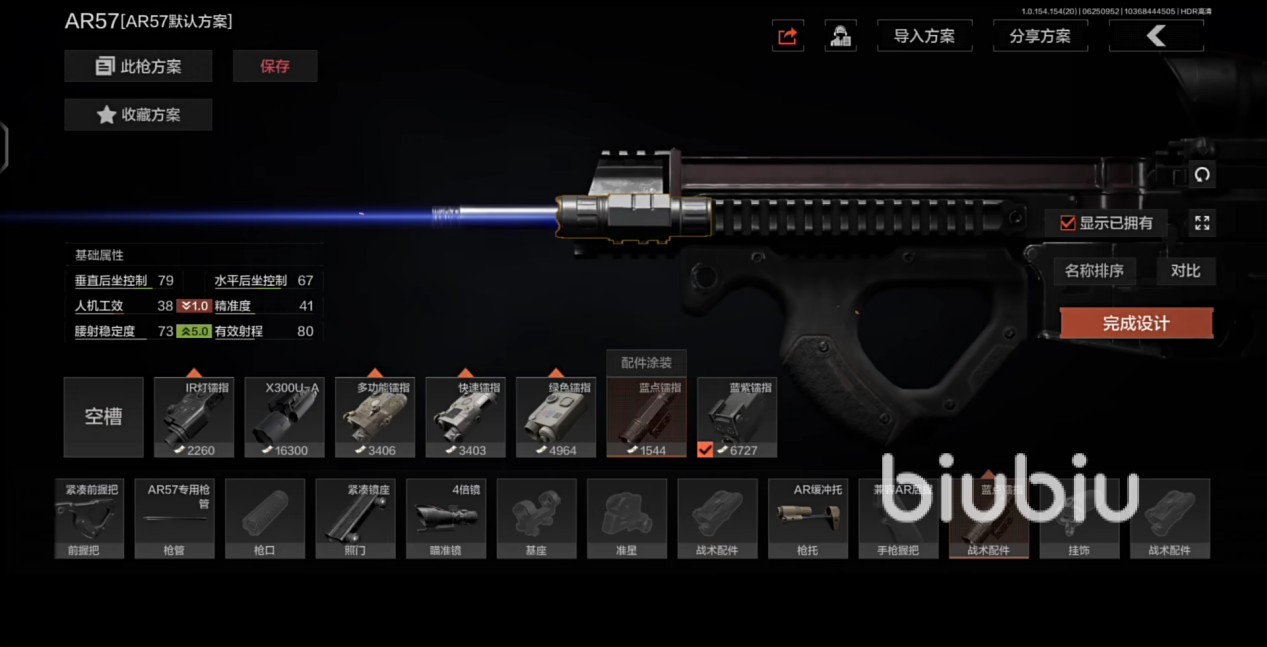Click the orange share icon
The height and width of the screenshot is (647, 1267).
(788, 36)
